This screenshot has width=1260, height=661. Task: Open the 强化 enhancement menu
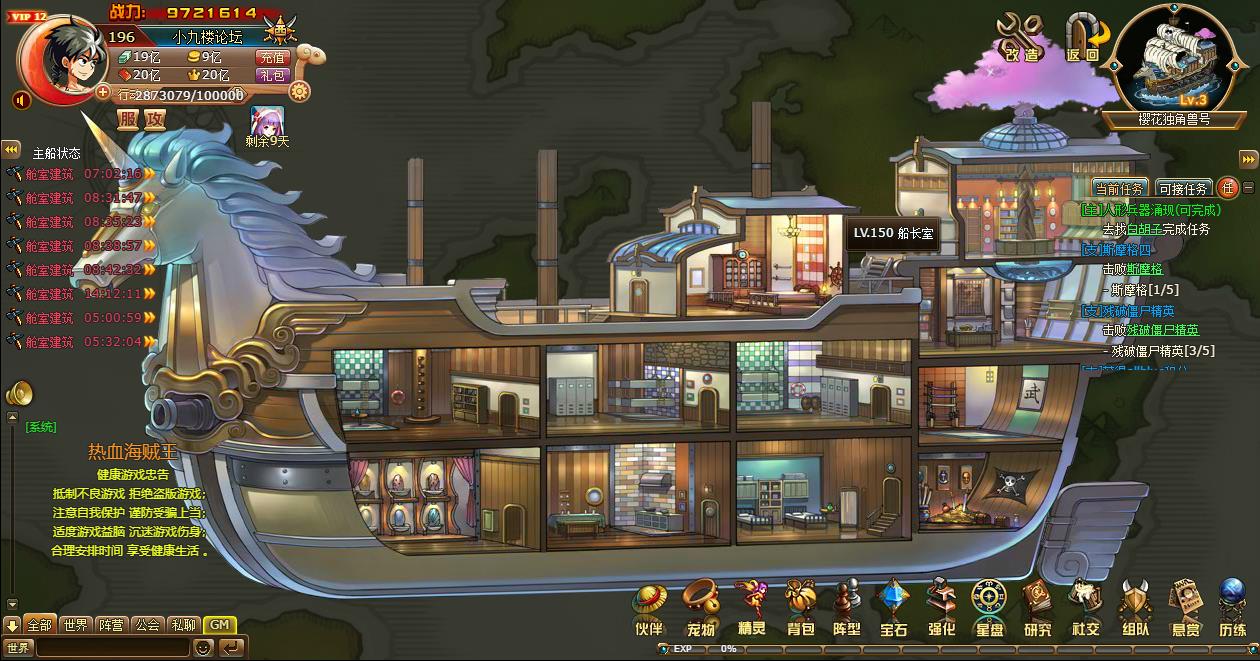(x=941, y=607)
